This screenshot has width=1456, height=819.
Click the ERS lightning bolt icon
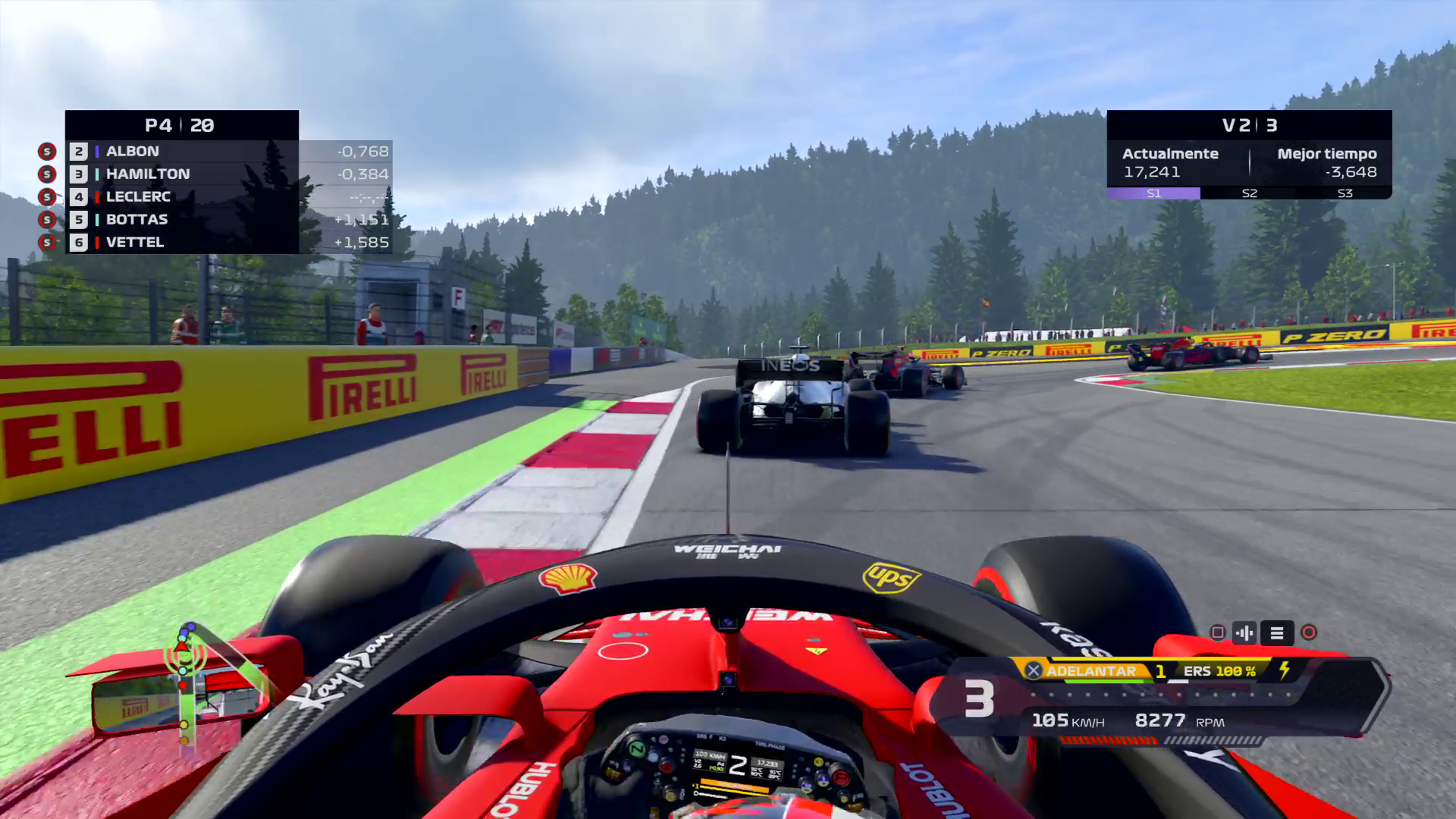click(1285, 670)
